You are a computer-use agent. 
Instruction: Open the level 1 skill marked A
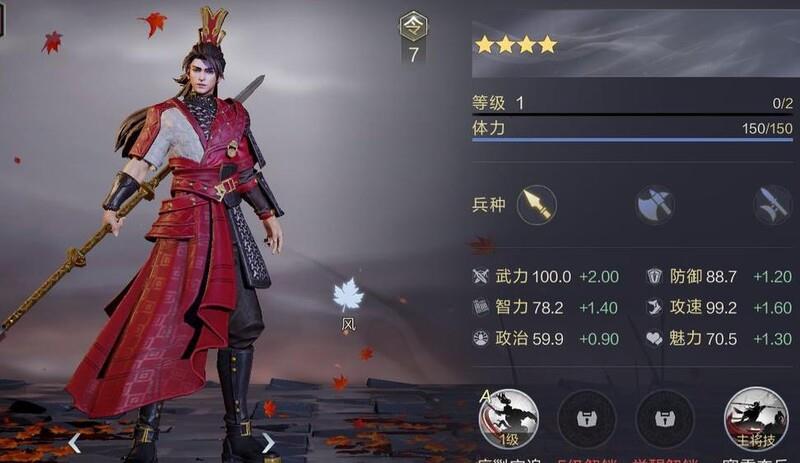click(x=509, y=418)
